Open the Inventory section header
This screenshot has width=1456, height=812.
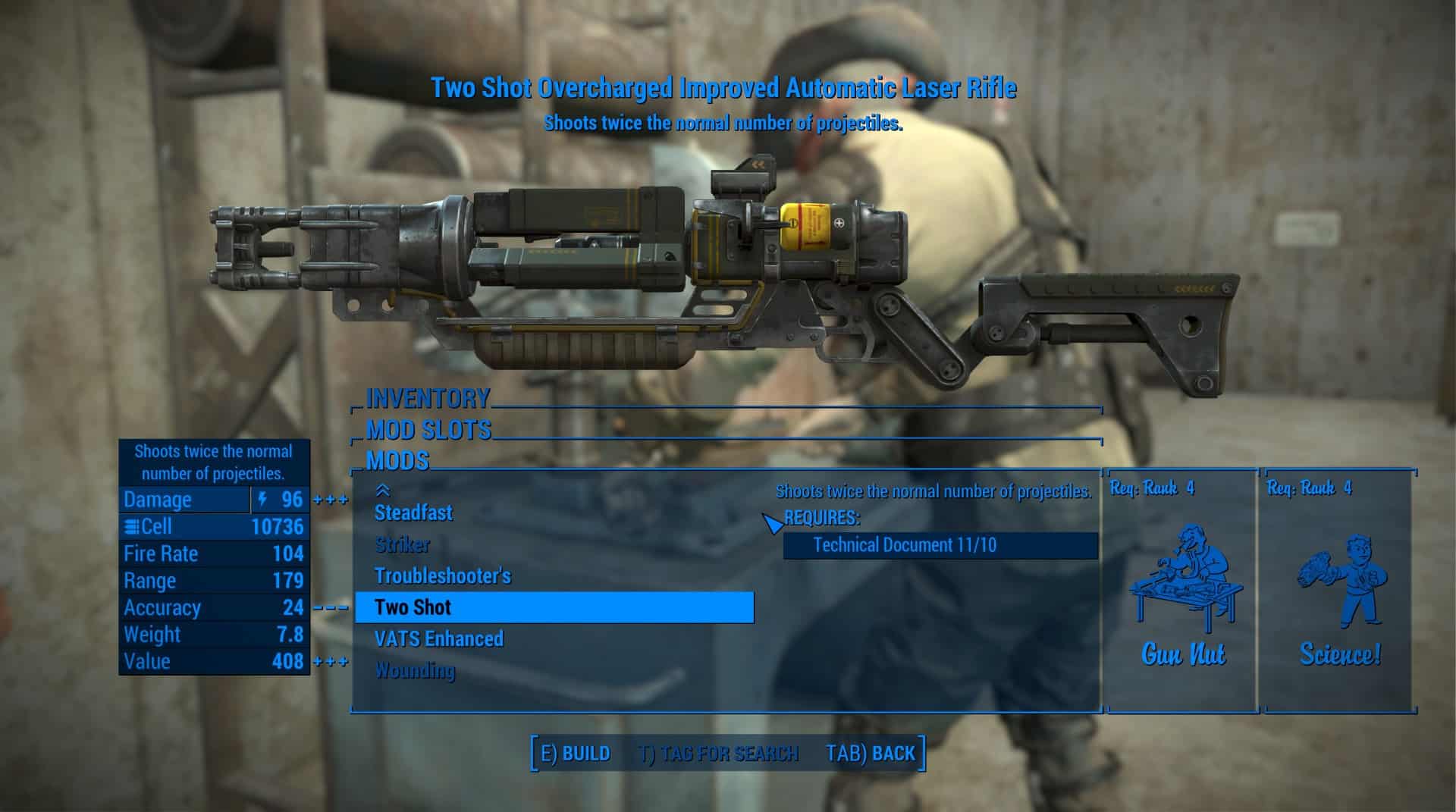428,399
